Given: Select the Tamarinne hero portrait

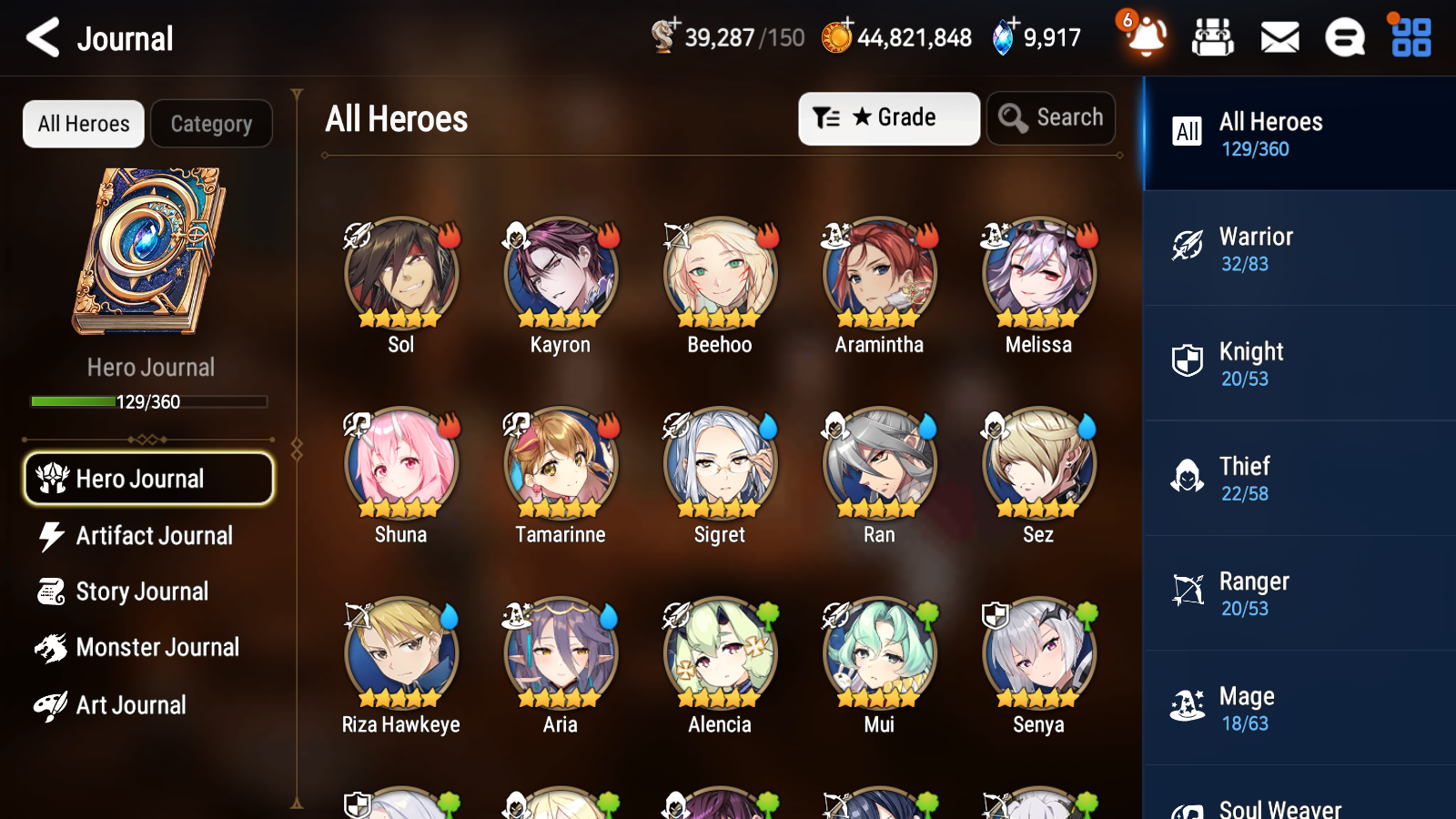Looking at the screenshot, I should [560, 464].
